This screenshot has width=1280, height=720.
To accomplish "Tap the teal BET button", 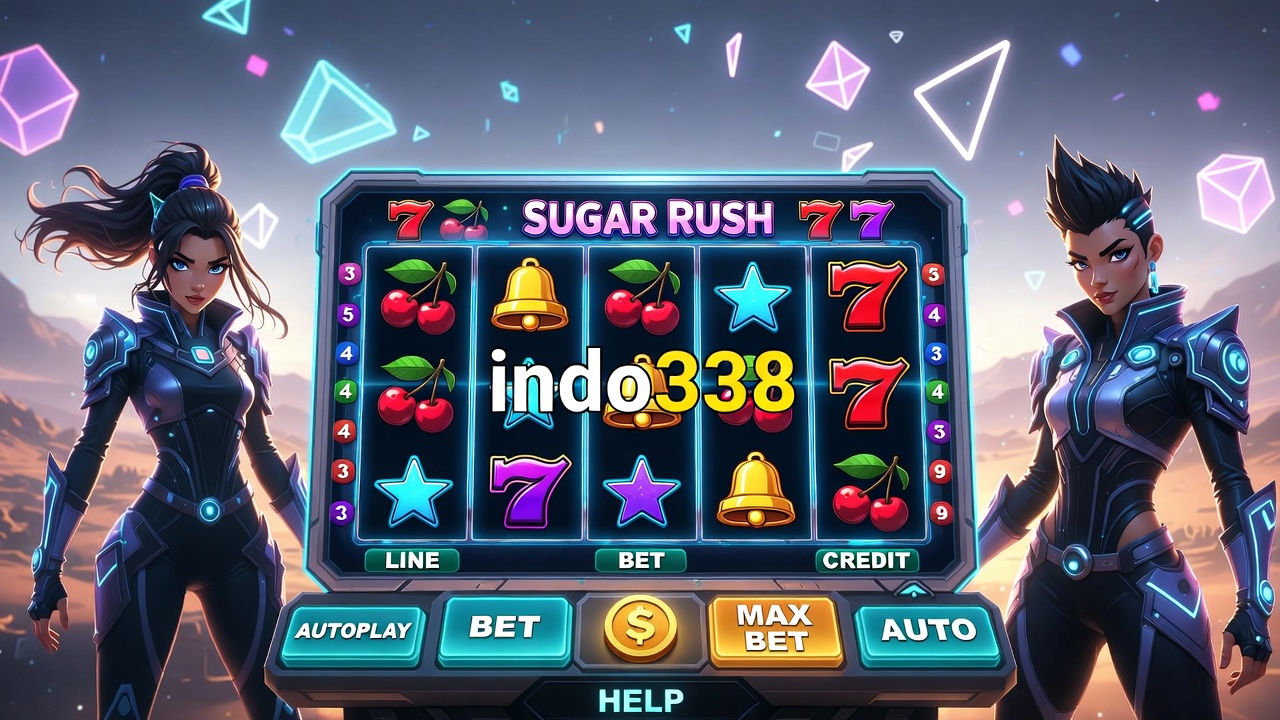I will coord(505,629).
